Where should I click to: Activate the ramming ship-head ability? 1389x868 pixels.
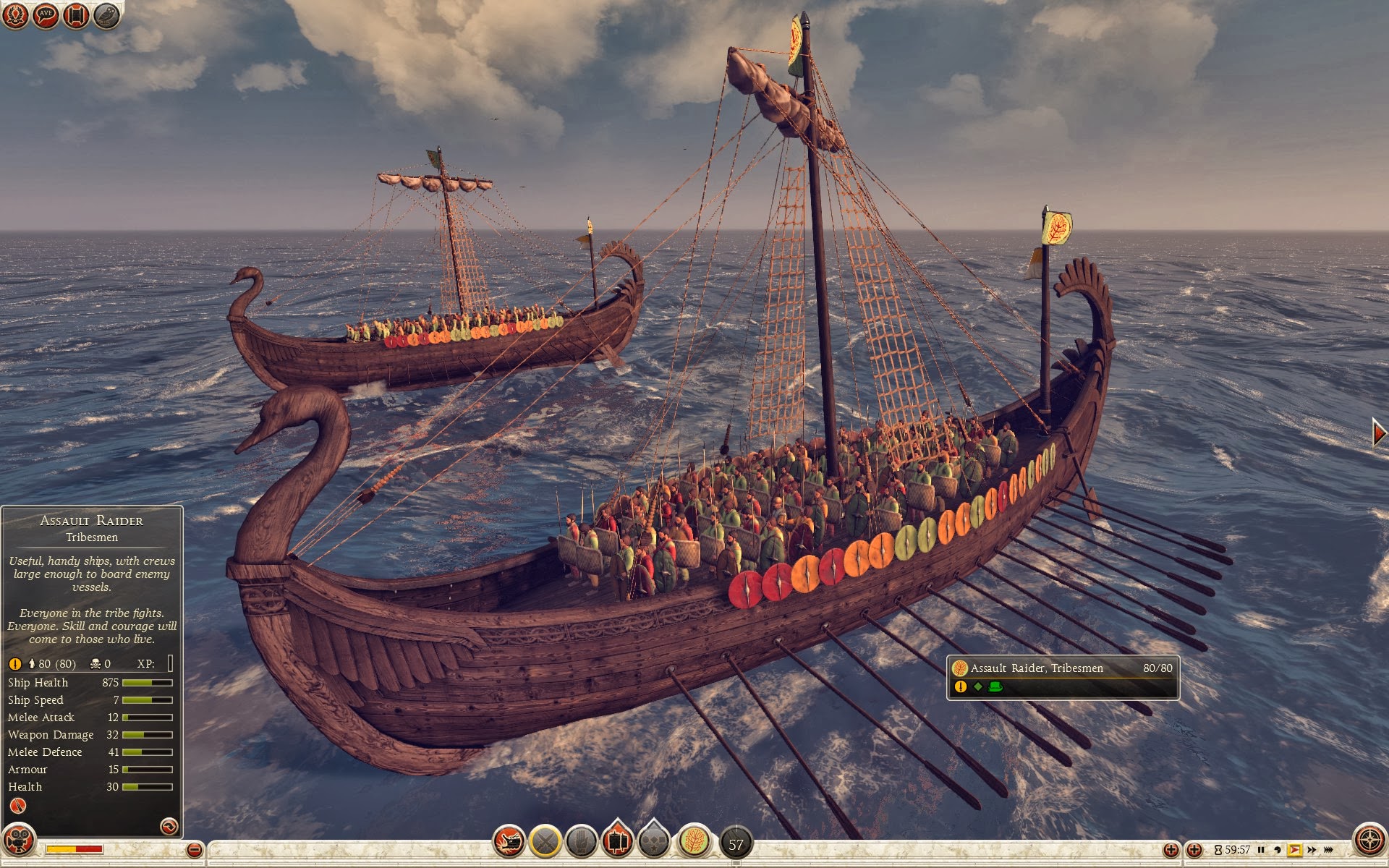tap(509, 841)
